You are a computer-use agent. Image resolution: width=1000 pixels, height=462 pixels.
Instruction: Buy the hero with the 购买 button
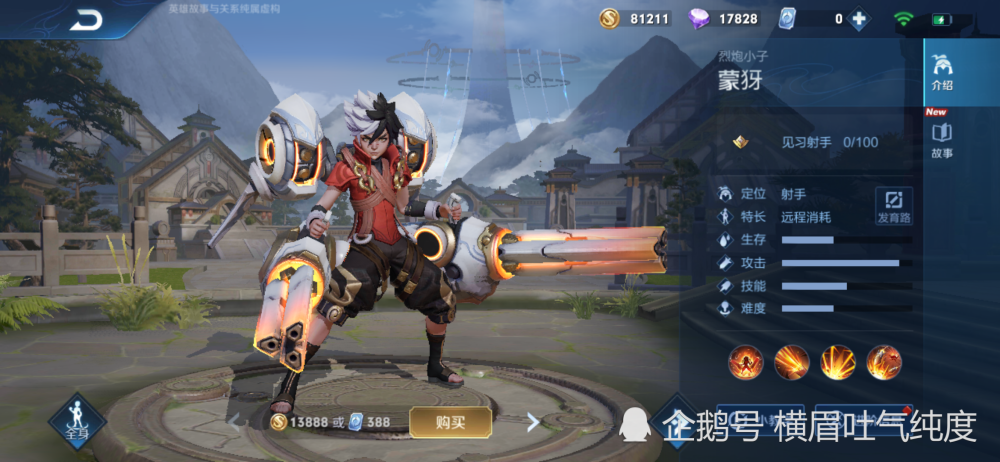450,422
